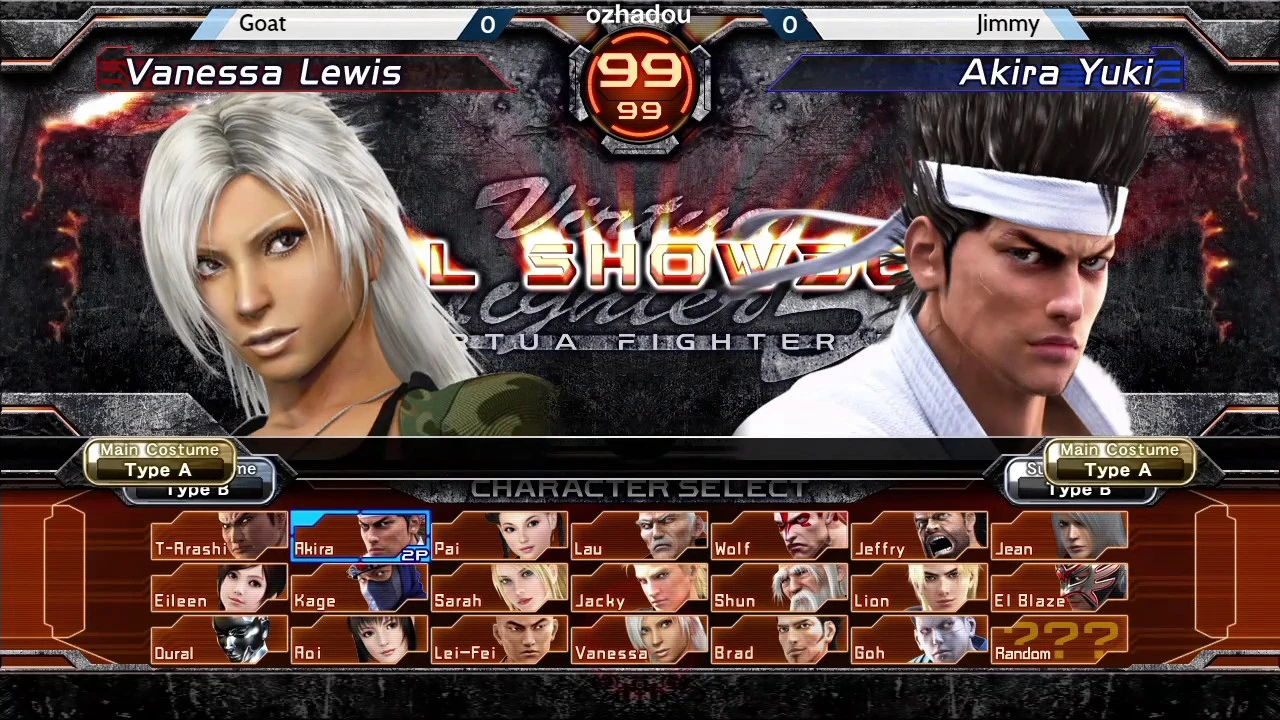Select Kage in the middle row
1280x720 pixels.
pyautogui.click(x=360, y=593)
